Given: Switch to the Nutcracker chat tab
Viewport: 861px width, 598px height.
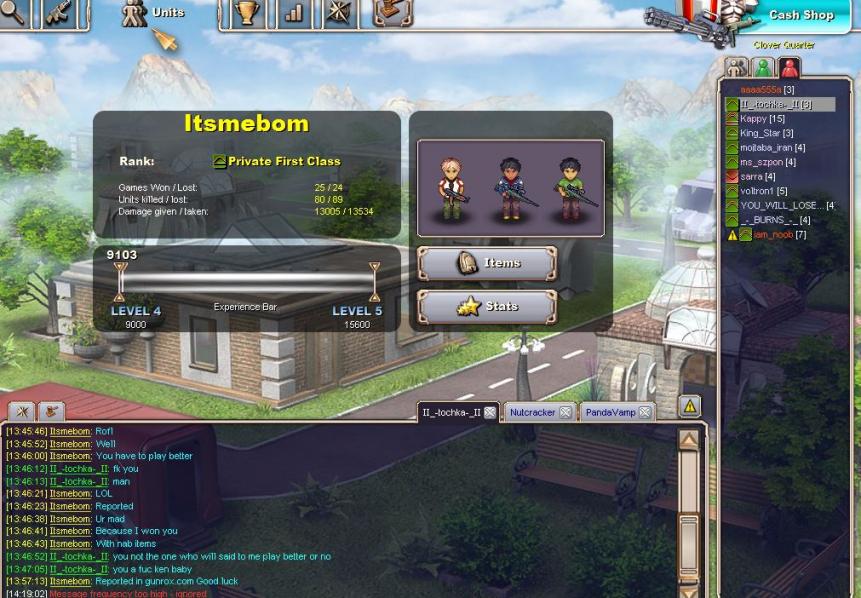Looking at the screenshot, I should point(531,412).
